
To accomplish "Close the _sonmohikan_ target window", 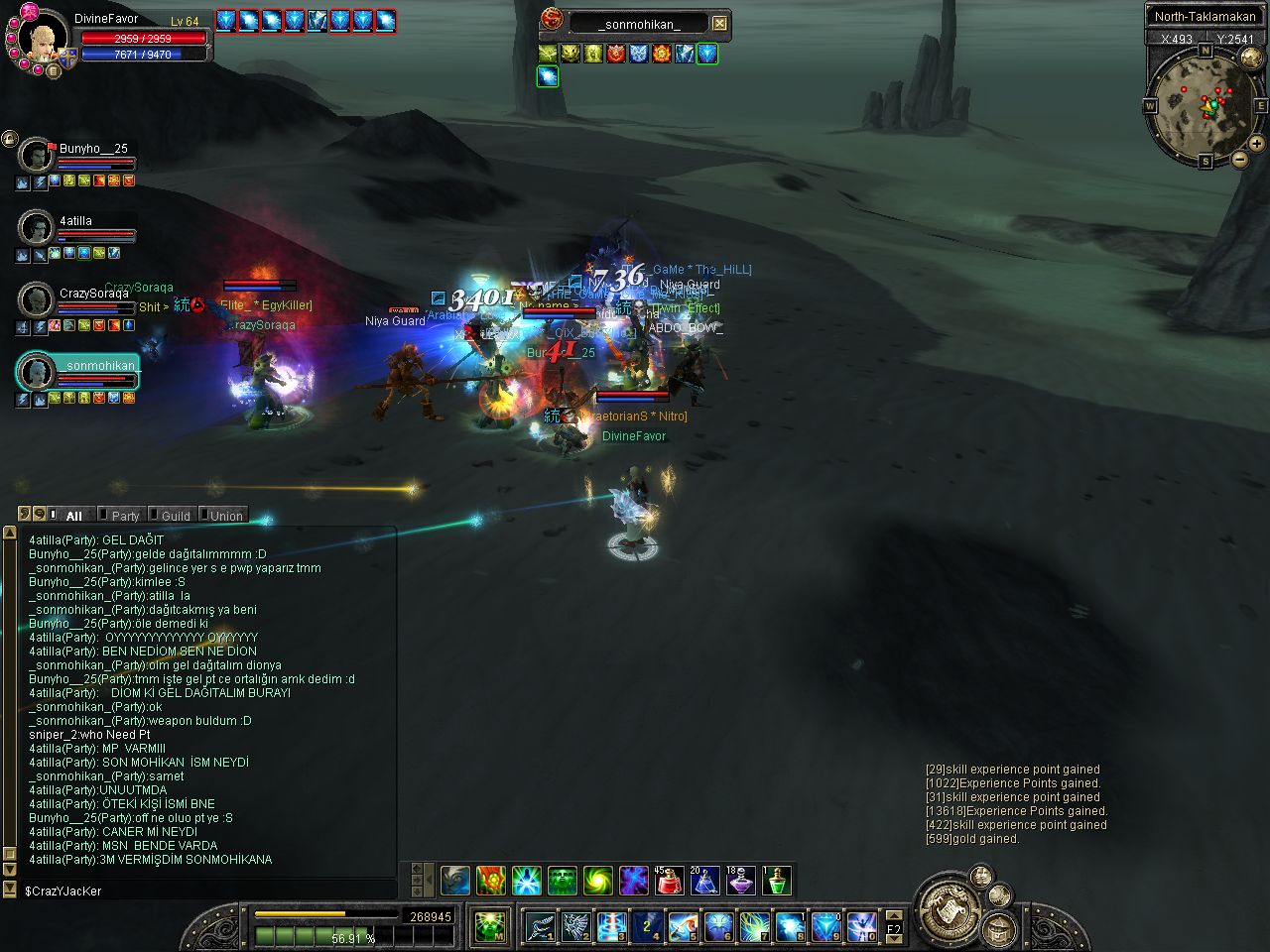I will [x=720, y=23].
